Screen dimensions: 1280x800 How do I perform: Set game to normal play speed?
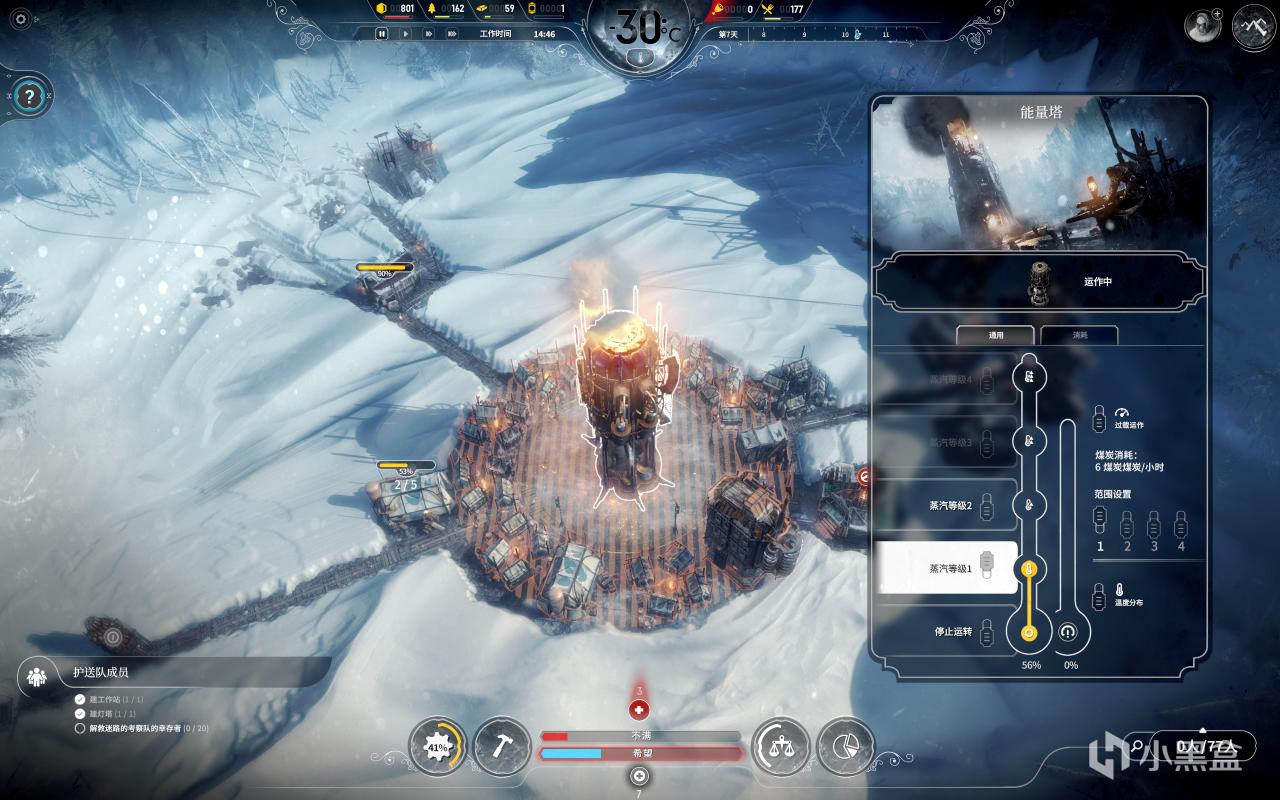coord(405,34)
